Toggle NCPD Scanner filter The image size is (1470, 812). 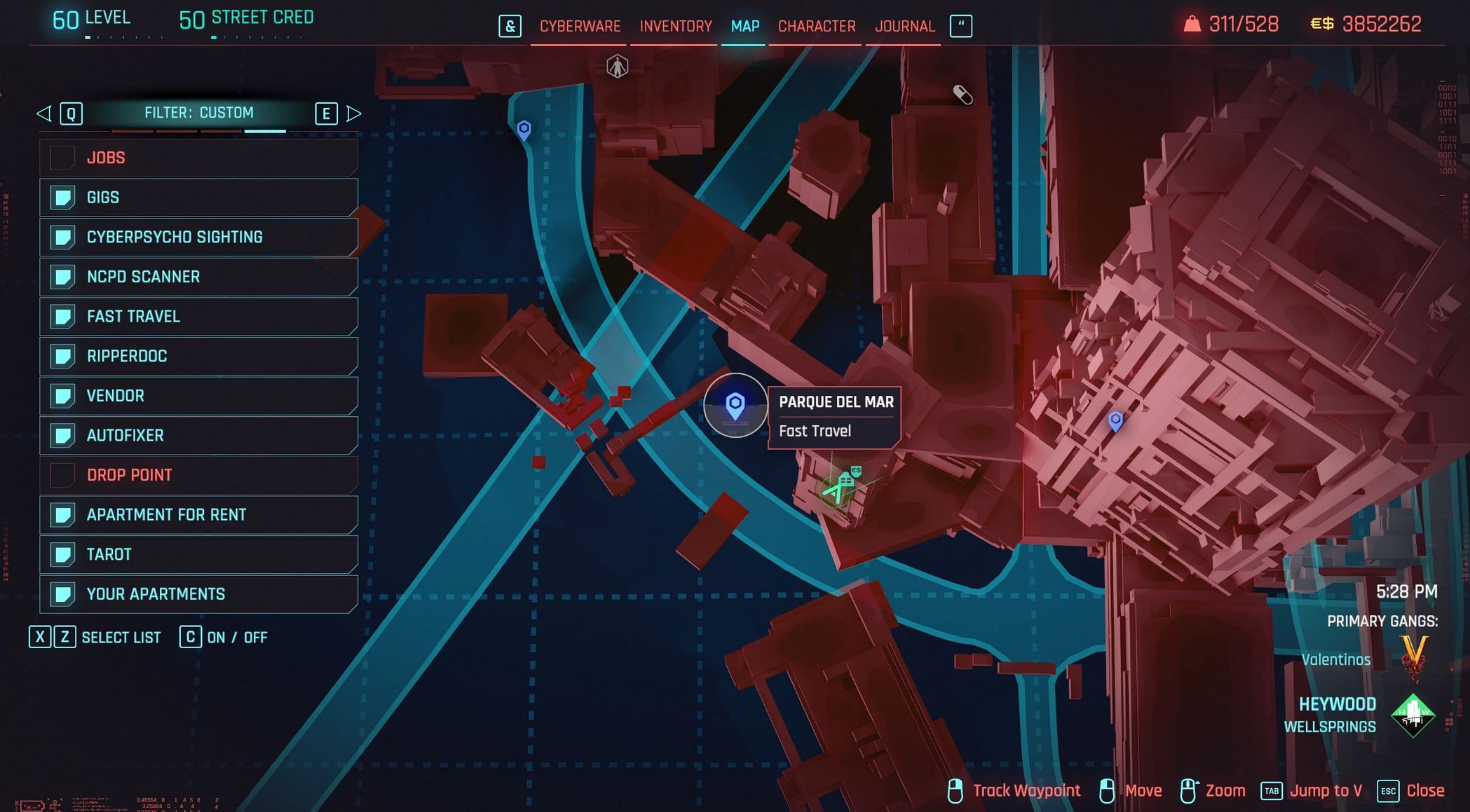[x=199, y=277]
